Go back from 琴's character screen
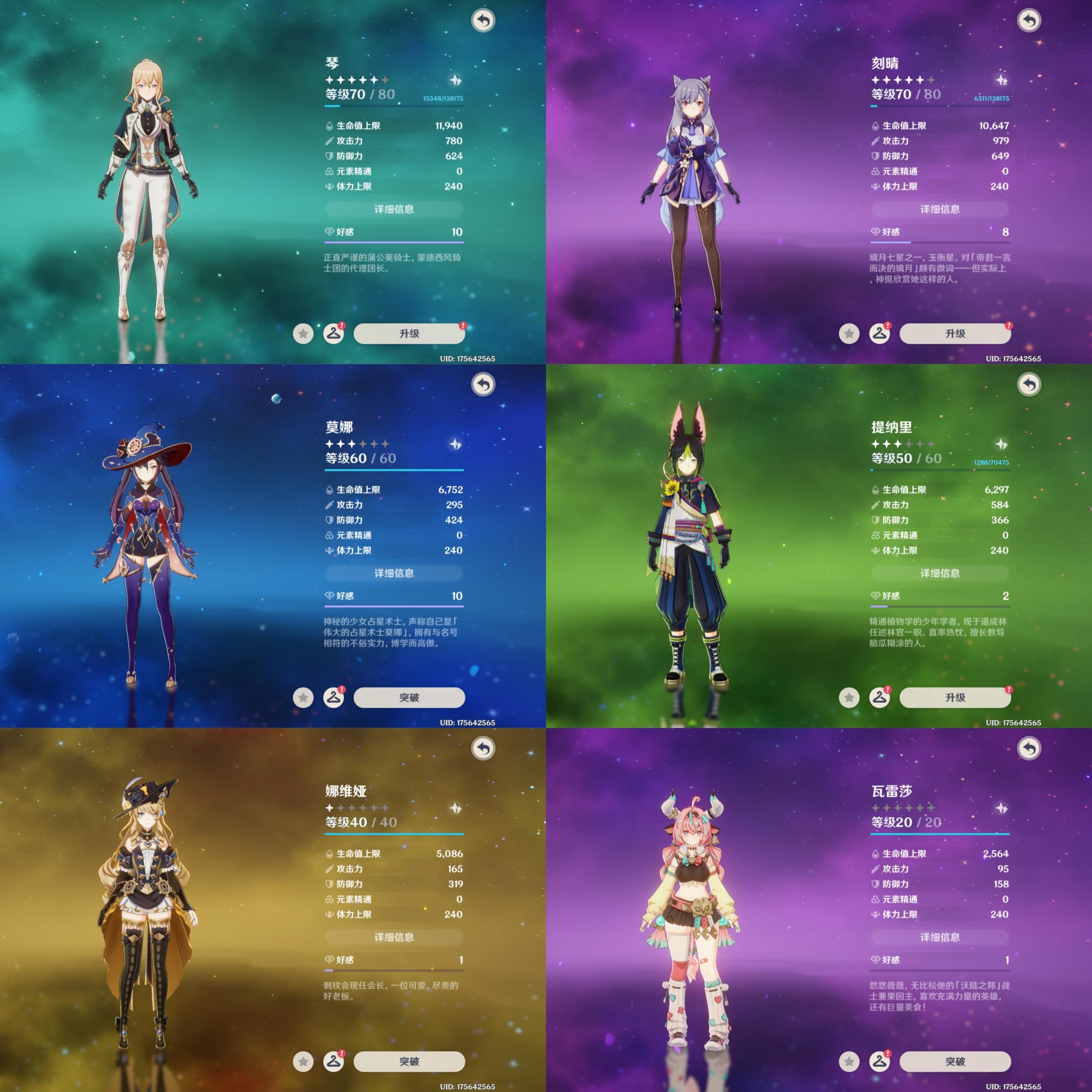The height and width of the screenshot is (1092, 1092). [483, 21]
